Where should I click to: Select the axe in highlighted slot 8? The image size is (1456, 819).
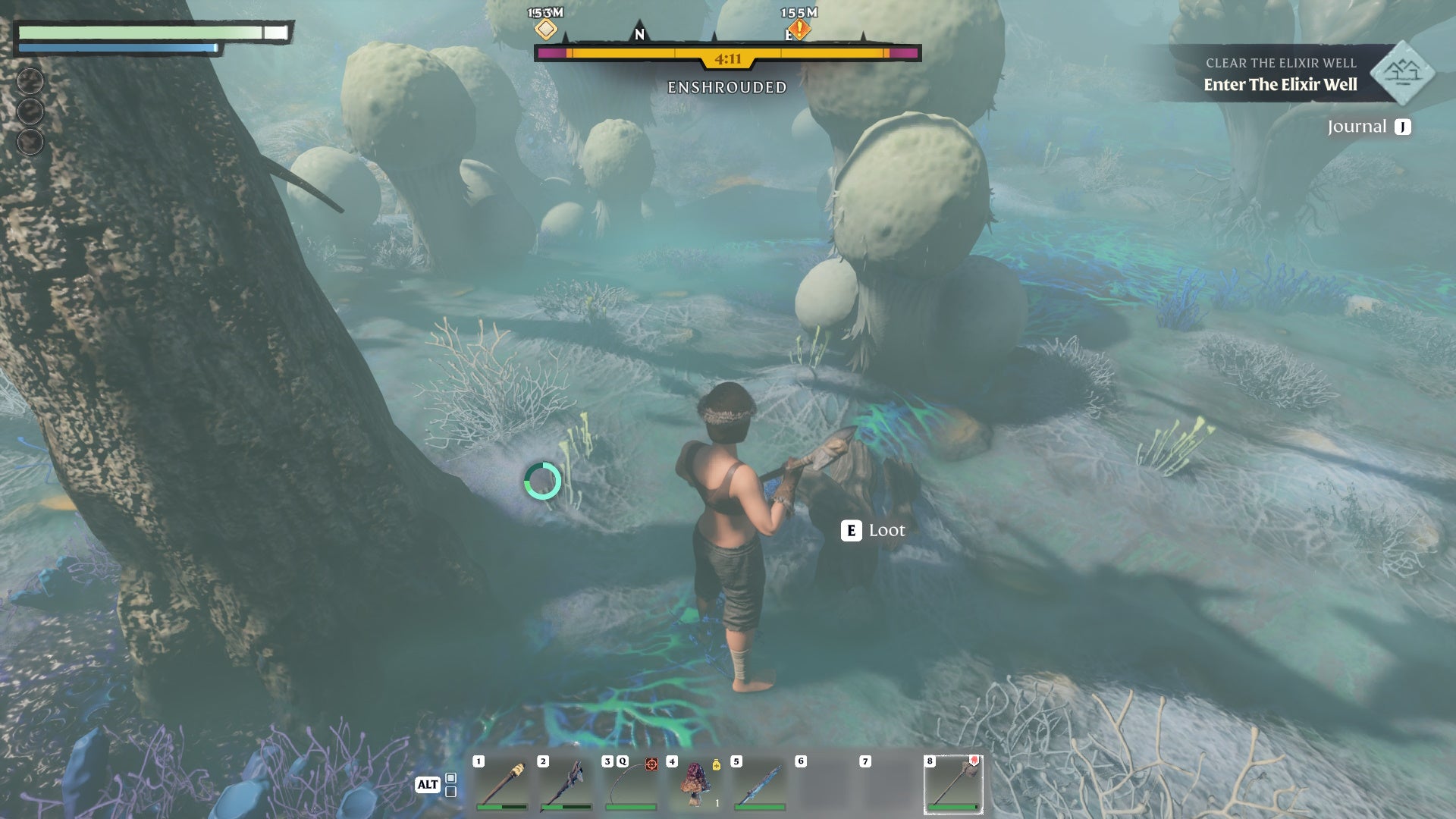953,784
